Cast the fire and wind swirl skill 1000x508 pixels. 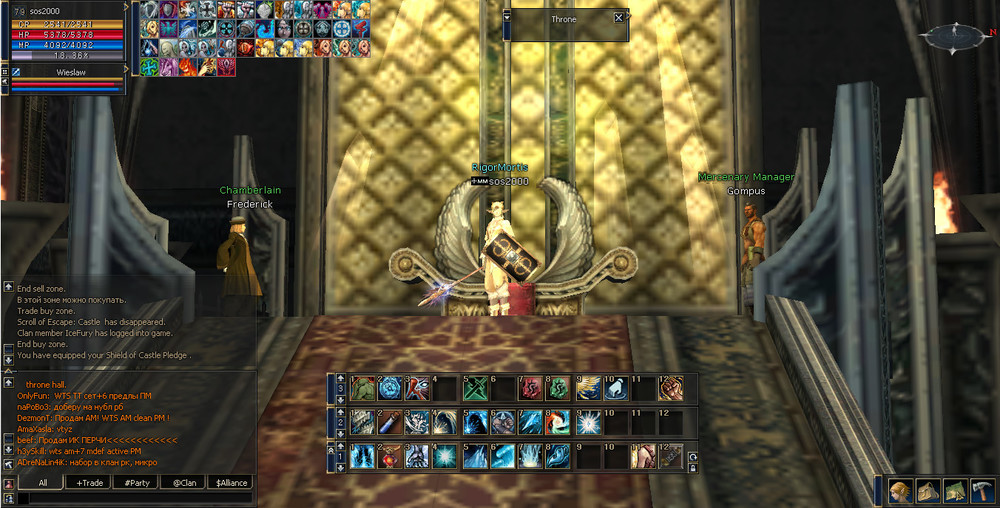pyautogui.click(x=559, y=422)
